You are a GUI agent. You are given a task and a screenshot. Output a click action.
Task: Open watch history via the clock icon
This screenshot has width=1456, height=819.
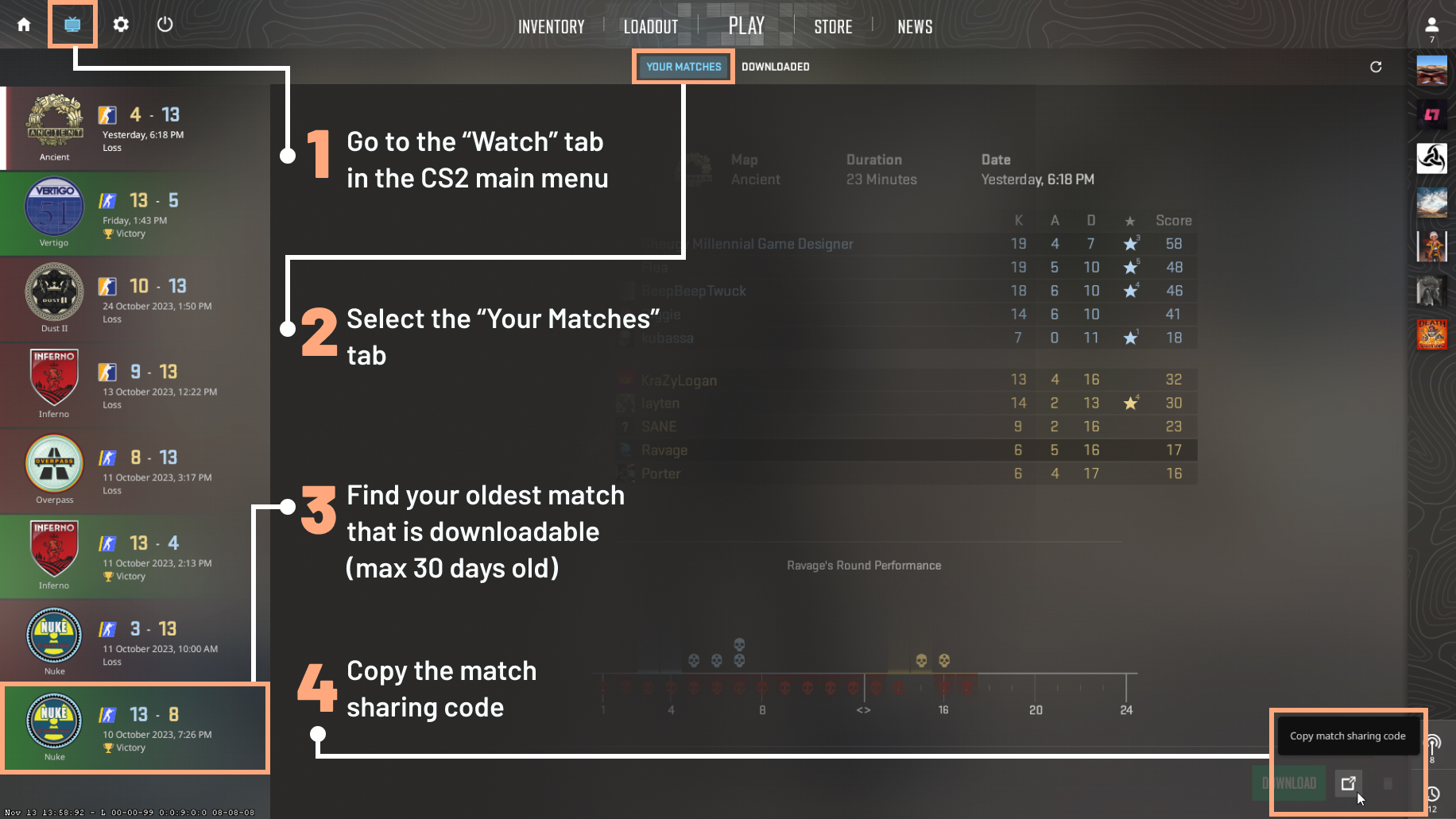pyautogui.click(x=1435, y=793)
